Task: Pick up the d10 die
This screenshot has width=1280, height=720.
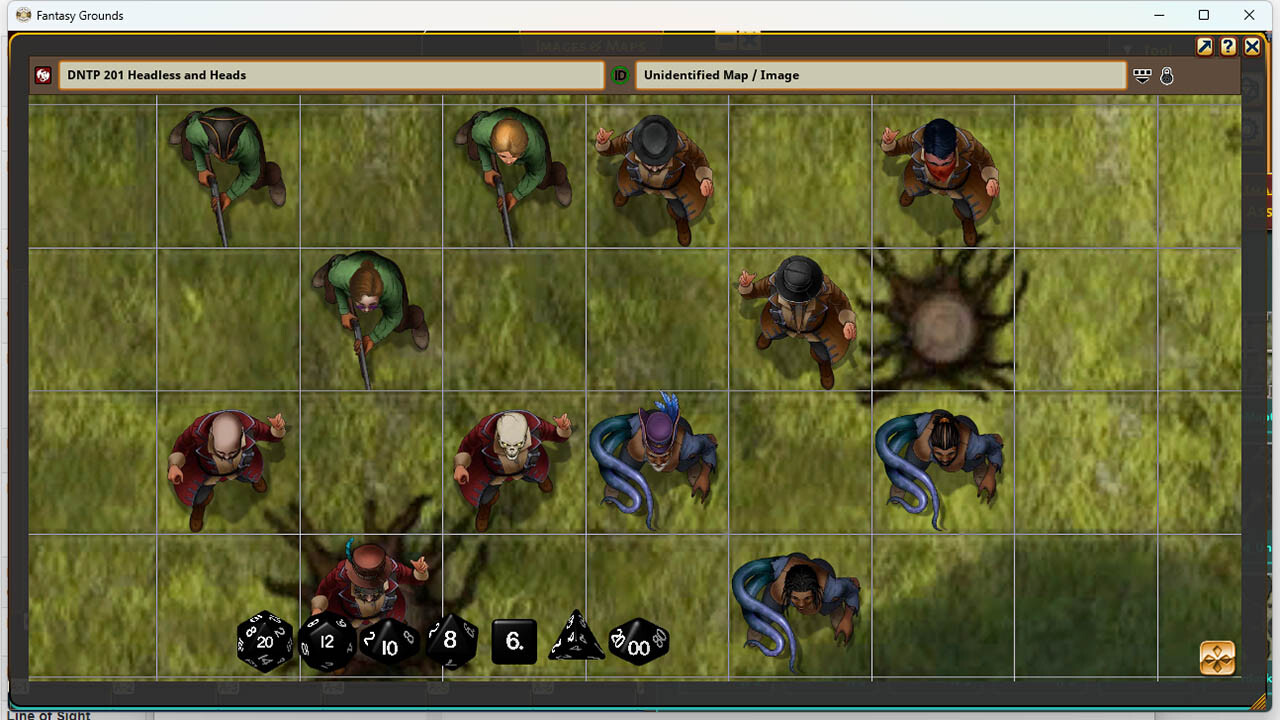Action: point(388,645)
